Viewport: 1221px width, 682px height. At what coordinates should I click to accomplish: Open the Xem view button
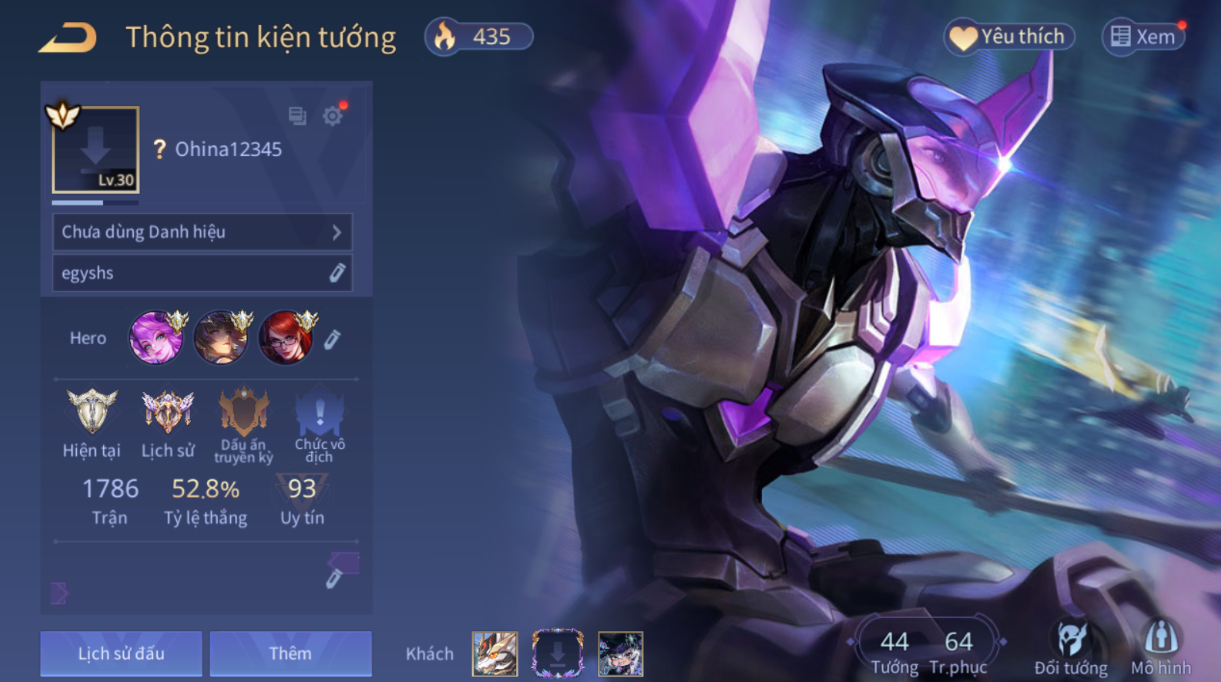[x=1143, y=37]
